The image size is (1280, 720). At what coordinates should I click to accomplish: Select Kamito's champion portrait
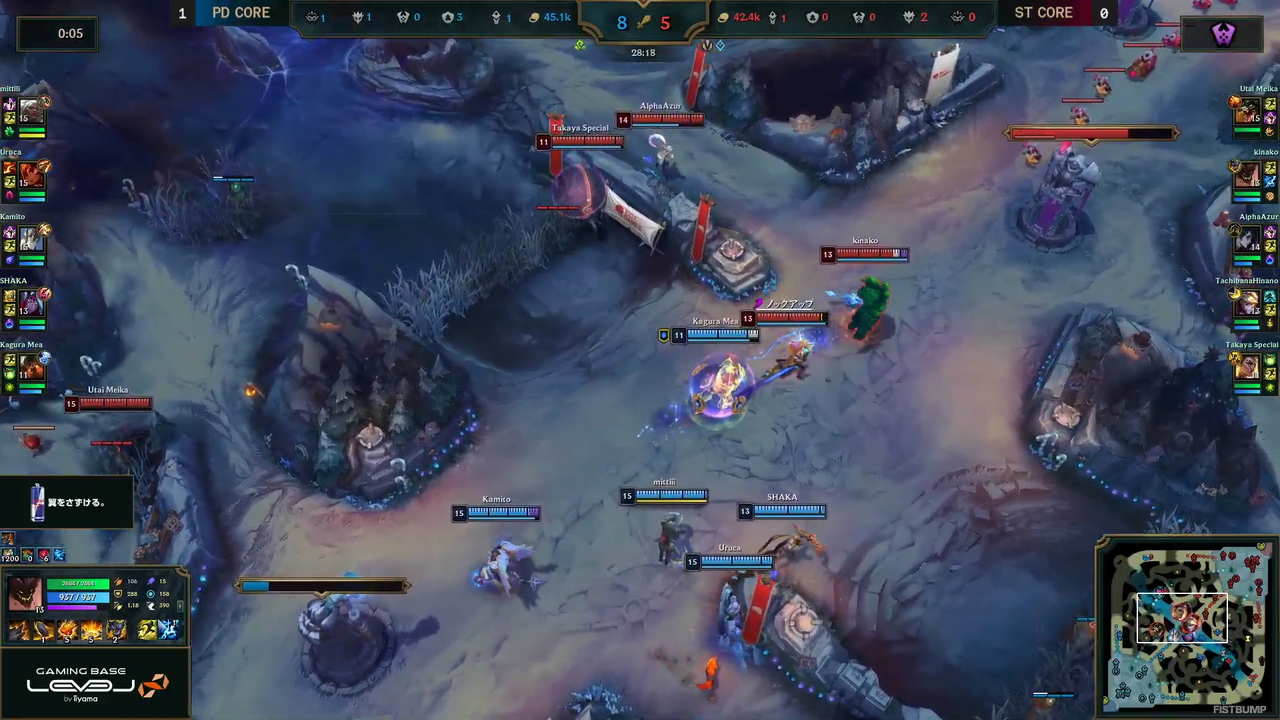click(x=31, y=239)
